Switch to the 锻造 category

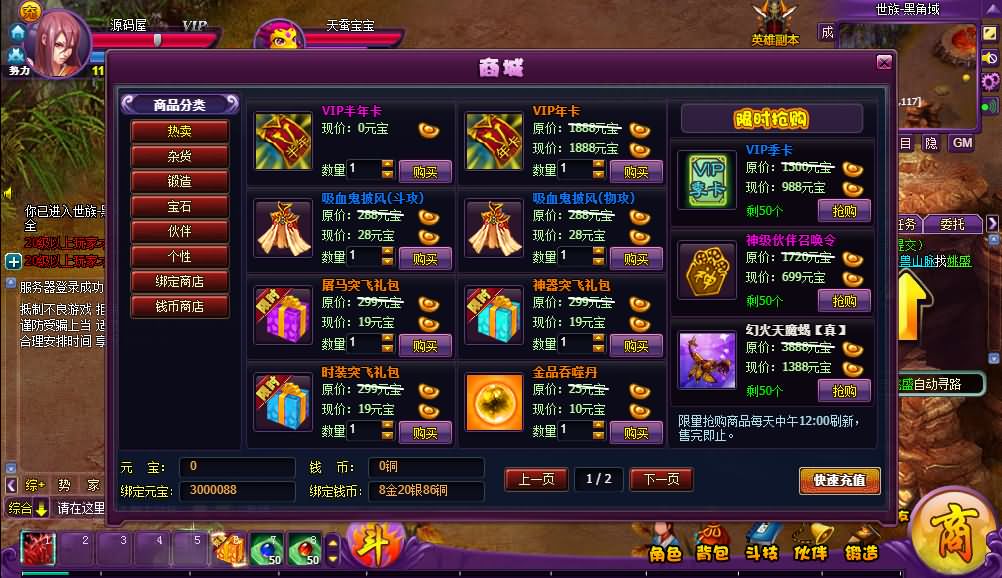(x=180, y=181)
